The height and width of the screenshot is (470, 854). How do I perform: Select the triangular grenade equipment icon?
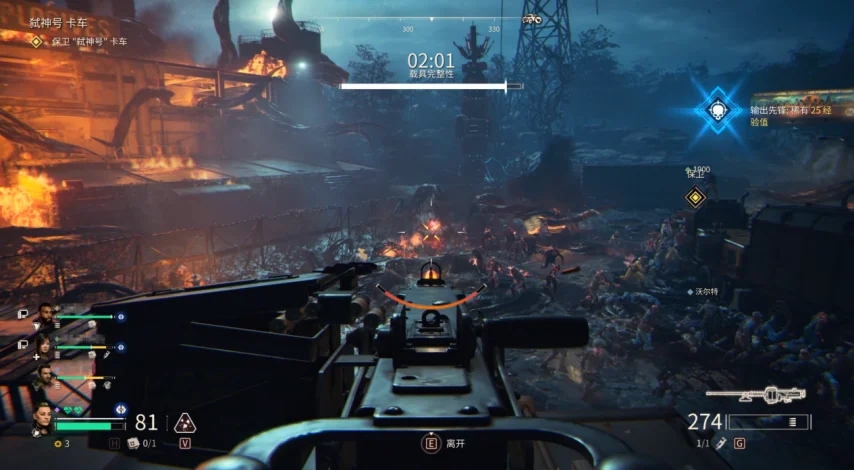coord(184,422)
